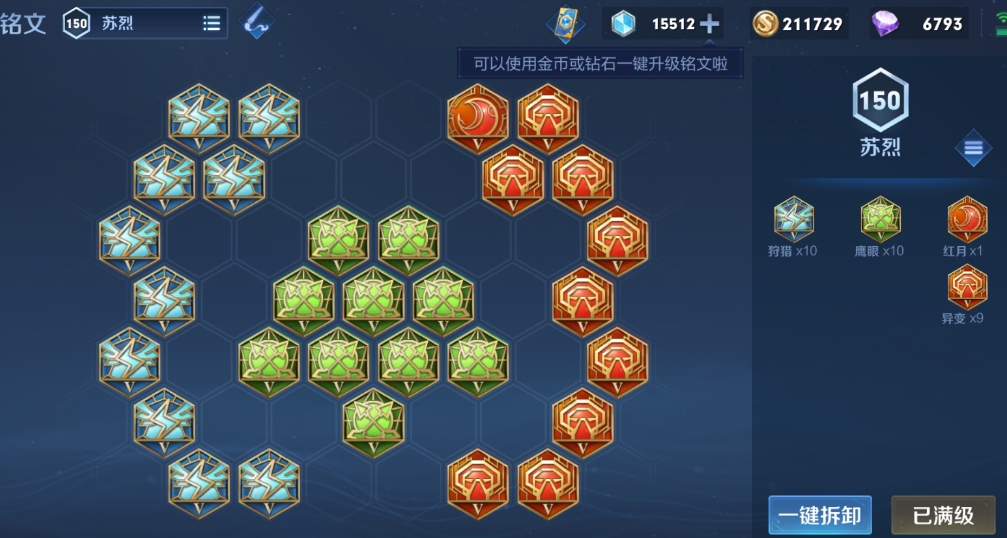The height and width of the screenshot is (538, 1007).
Task: Open the purple diamond currency counter
Action: click(x=918, y=23)
